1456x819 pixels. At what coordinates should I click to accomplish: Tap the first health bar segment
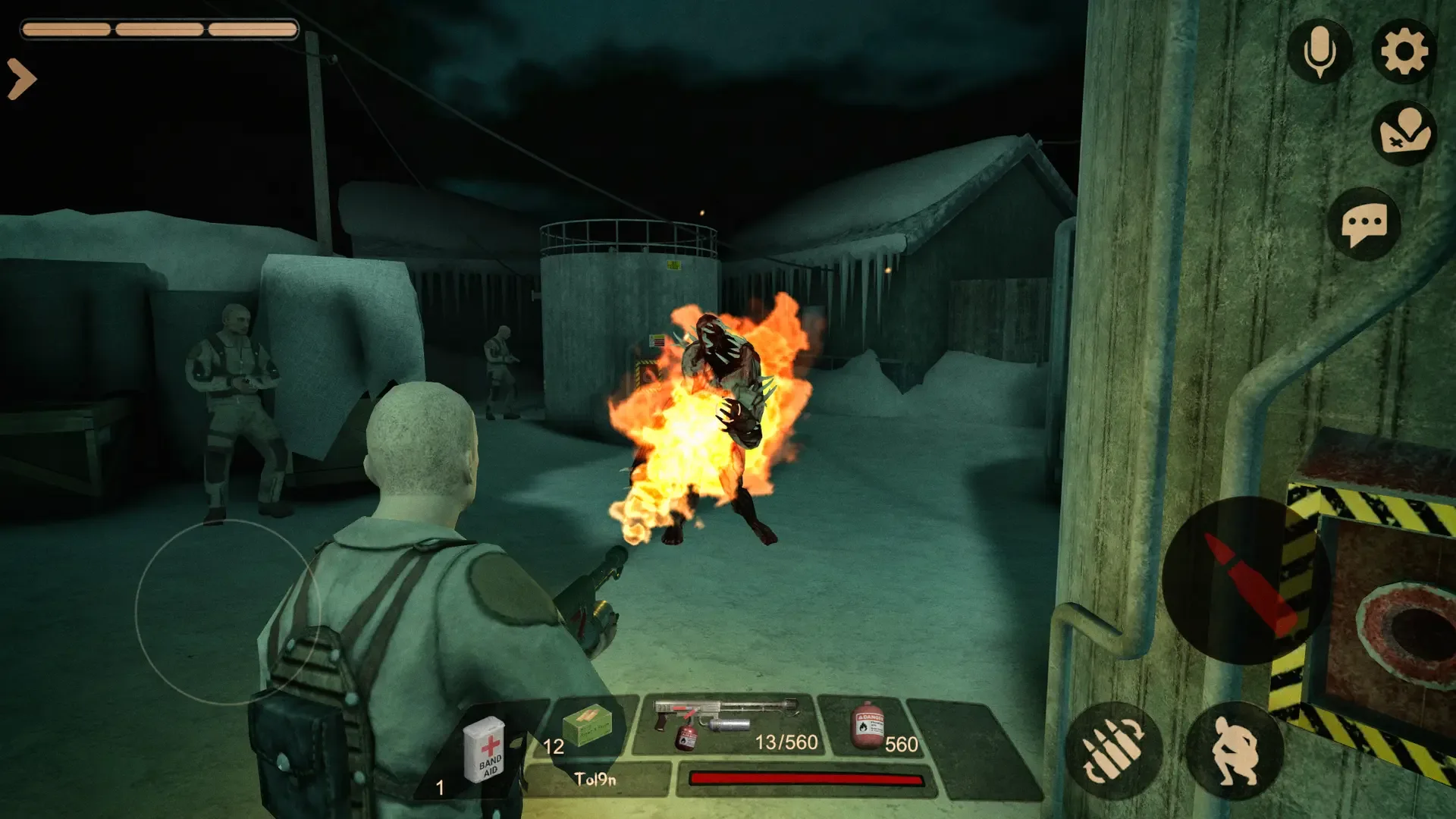68,32
